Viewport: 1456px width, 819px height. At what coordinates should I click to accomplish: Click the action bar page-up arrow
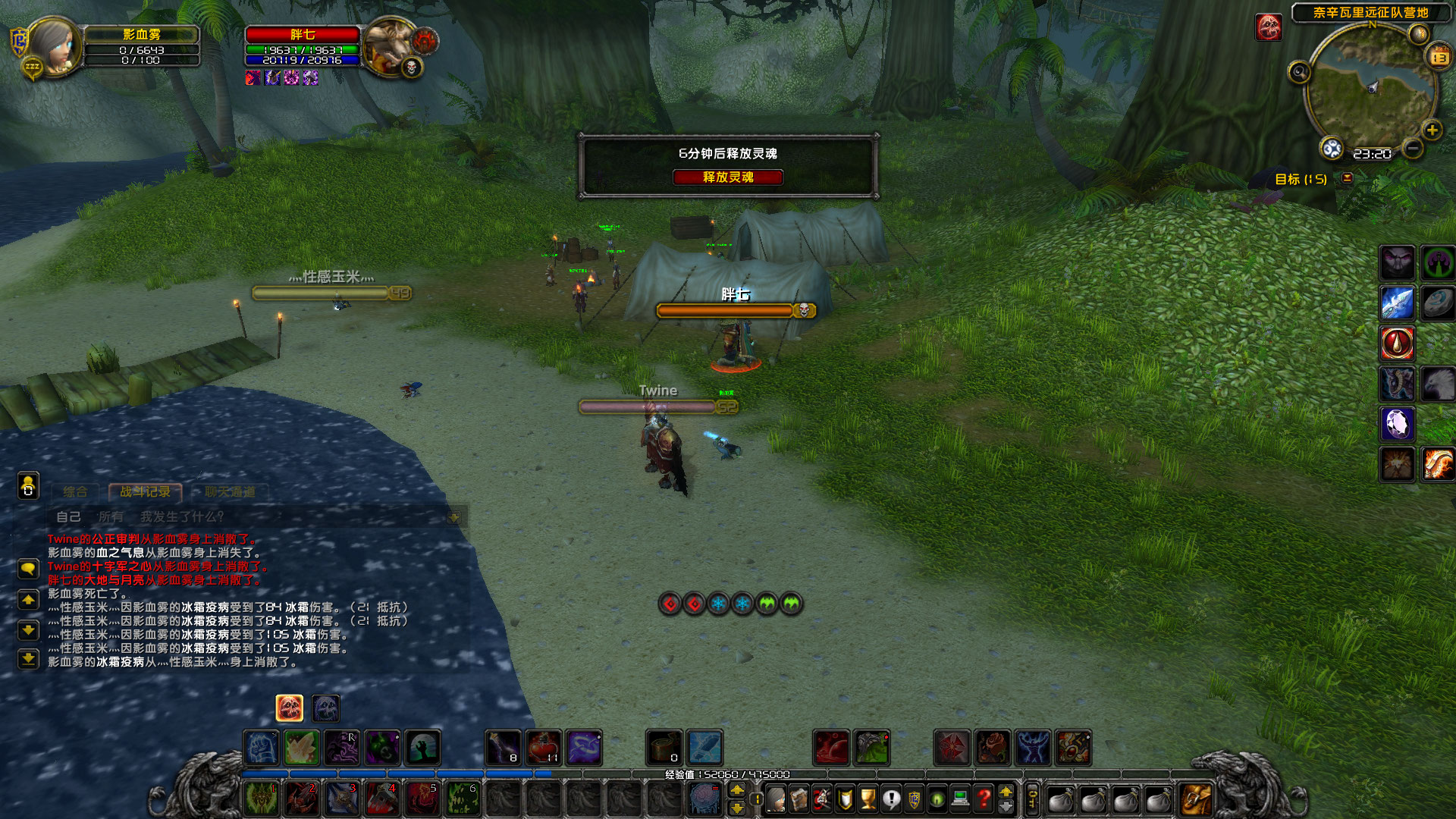click(x=737, y=790)
